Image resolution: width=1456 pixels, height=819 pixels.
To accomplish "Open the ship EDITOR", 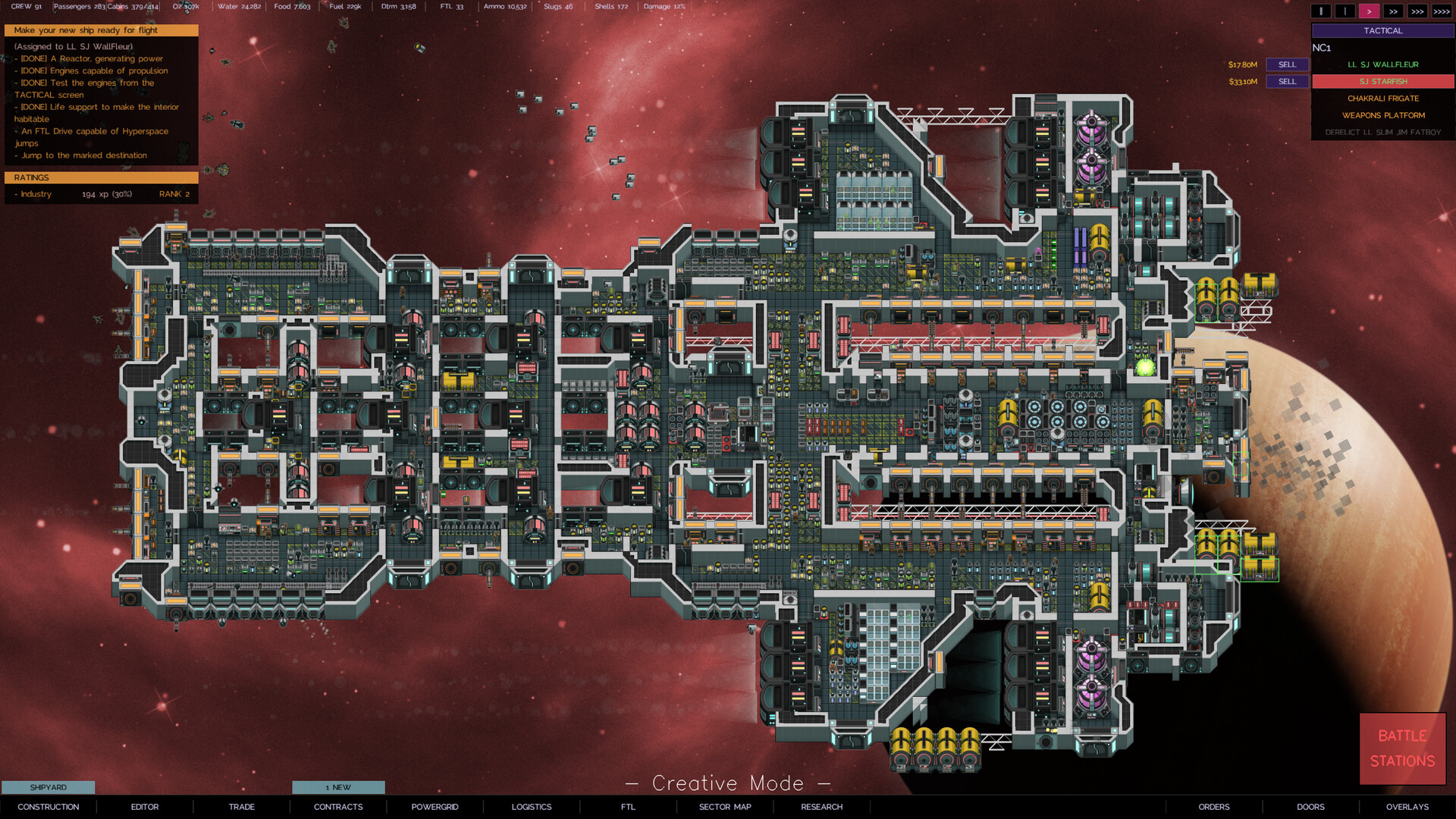I will 144,807.
